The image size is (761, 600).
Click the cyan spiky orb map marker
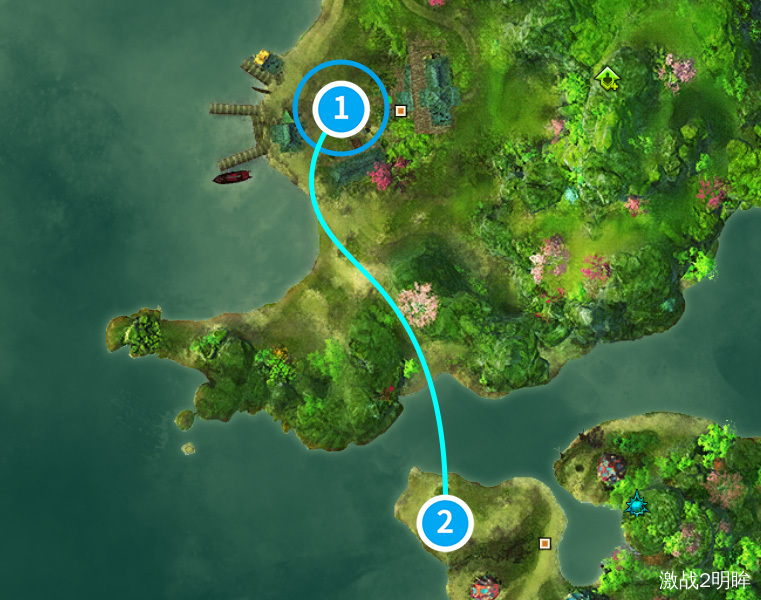[x=636, y=504]
